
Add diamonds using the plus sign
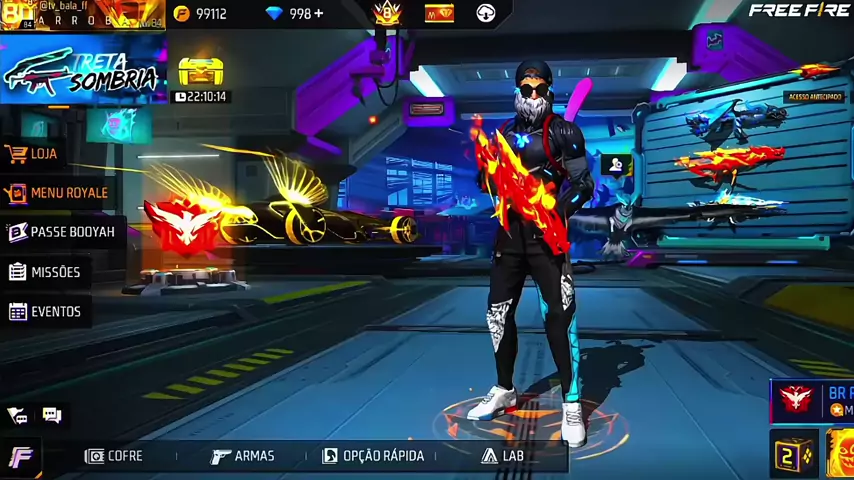319,14
